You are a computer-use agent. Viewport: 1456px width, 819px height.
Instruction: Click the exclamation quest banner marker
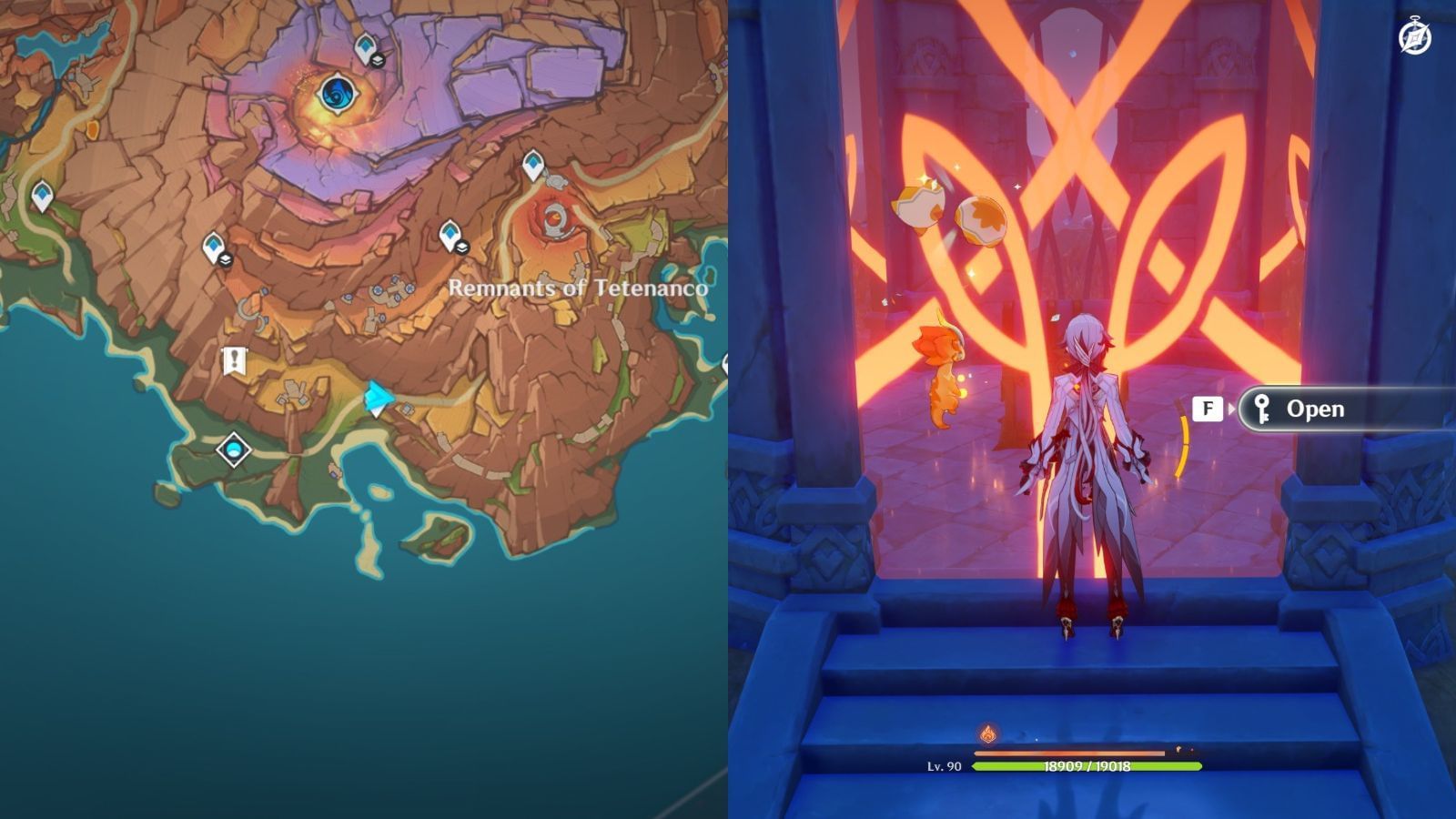(235, 358)
